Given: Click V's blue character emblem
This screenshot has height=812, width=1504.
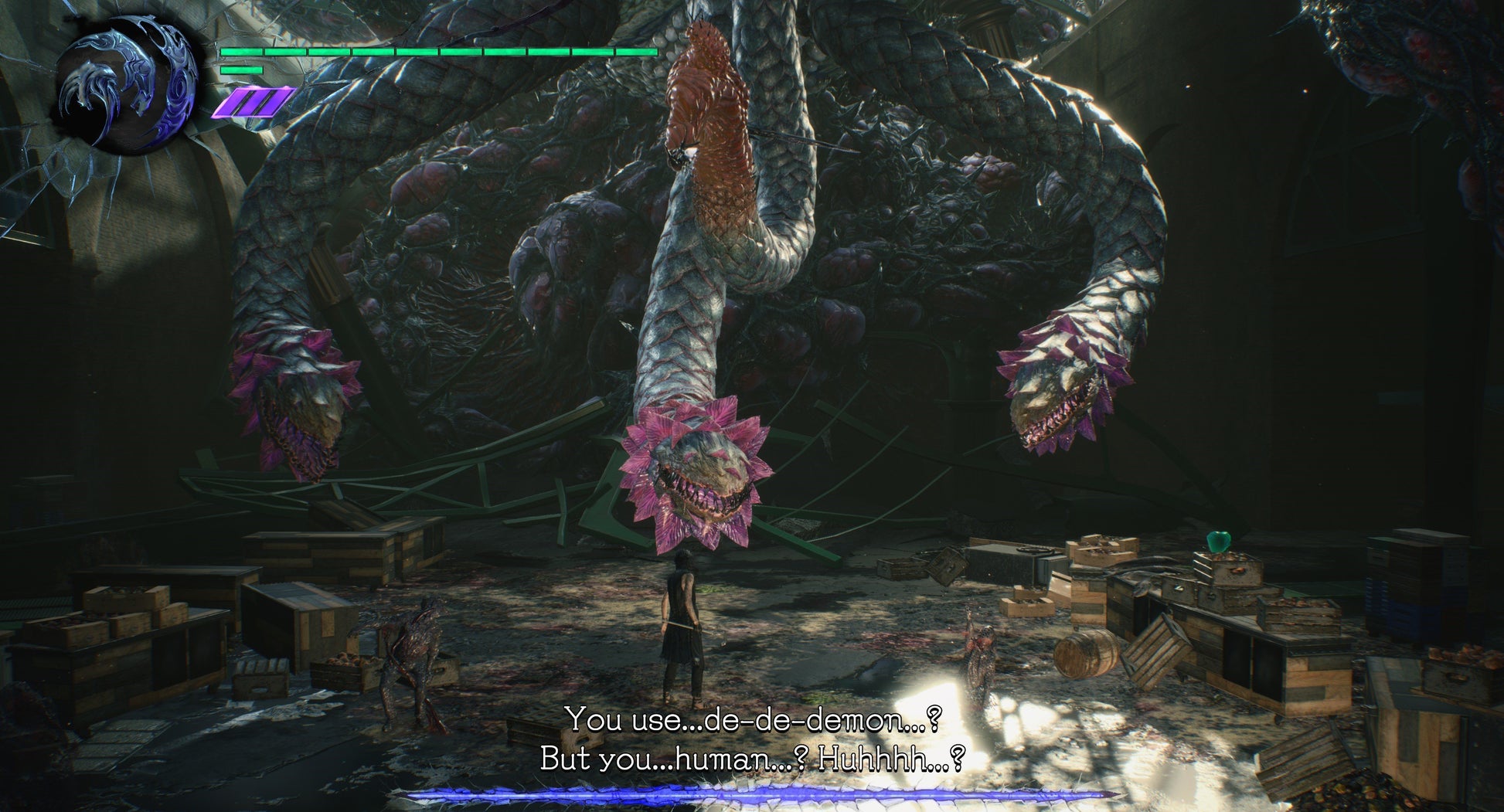Looking at the screenshot, I should click(x=128, y=83).
